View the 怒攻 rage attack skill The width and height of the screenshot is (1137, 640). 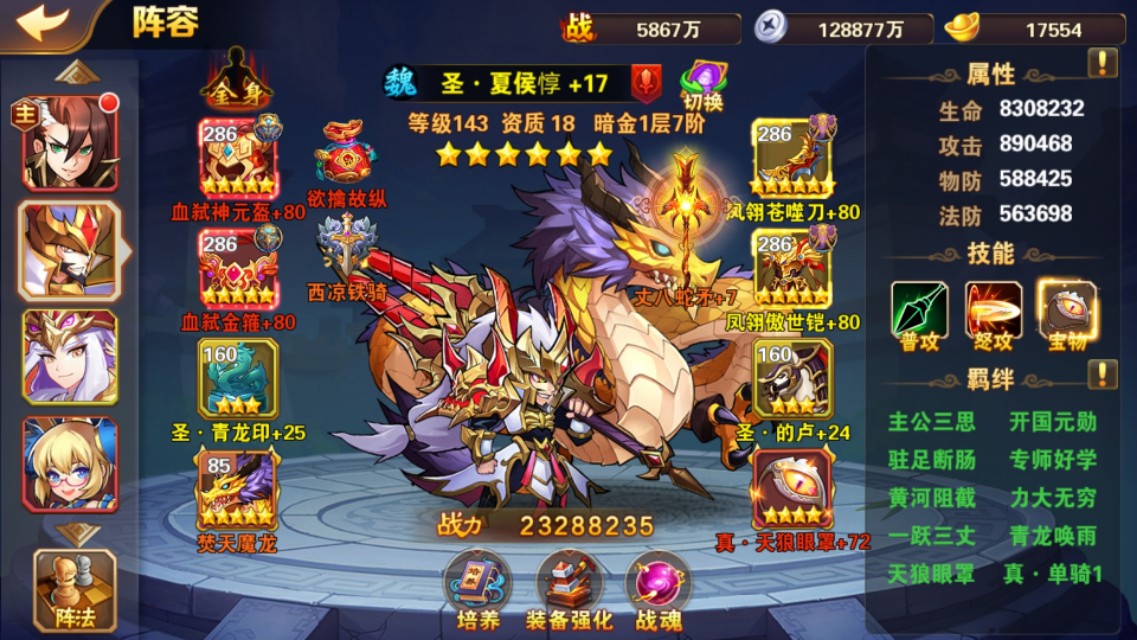[993, 313]
